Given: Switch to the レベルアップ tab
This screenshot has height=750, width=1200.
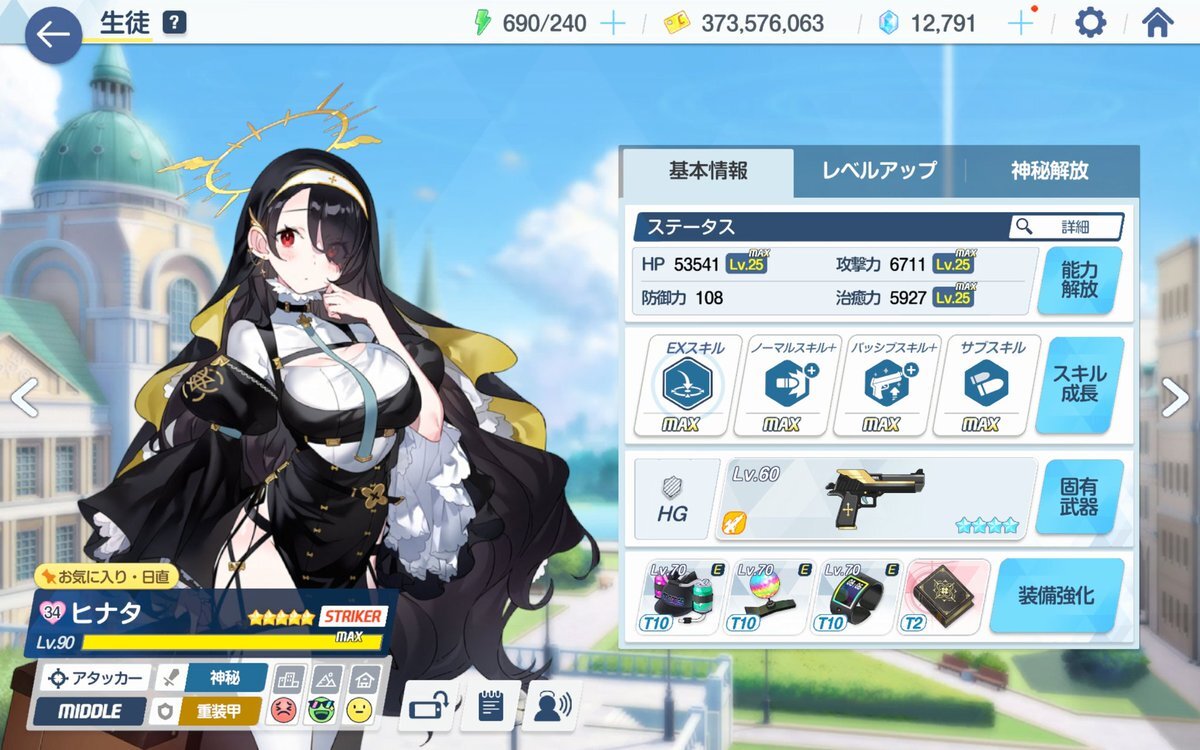Looking at the screenshot, I should 879,170.
